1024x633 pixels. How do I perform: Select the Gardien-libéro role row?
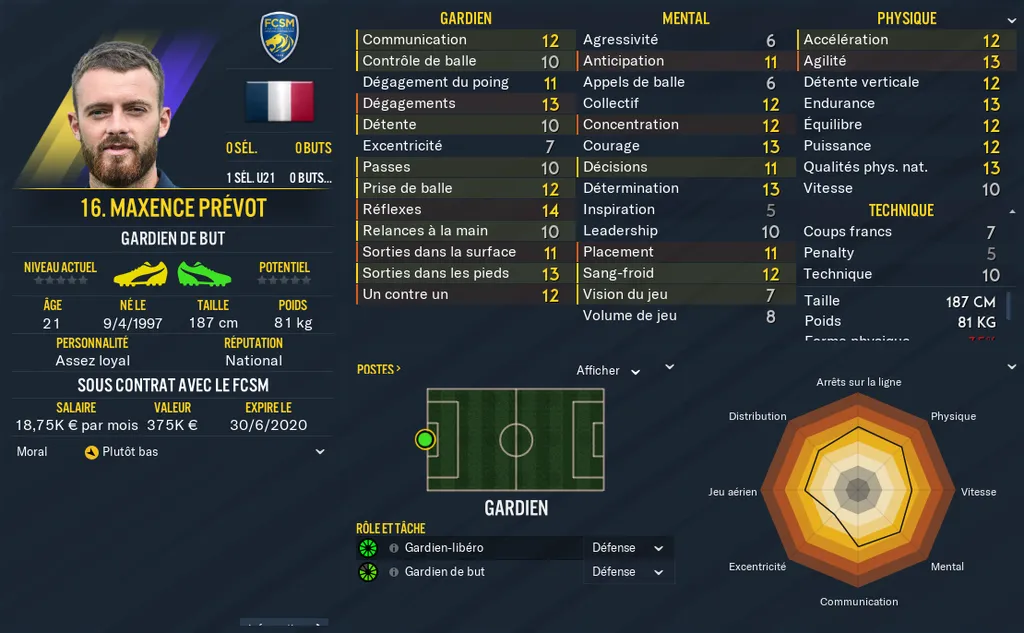coord(470,548)
